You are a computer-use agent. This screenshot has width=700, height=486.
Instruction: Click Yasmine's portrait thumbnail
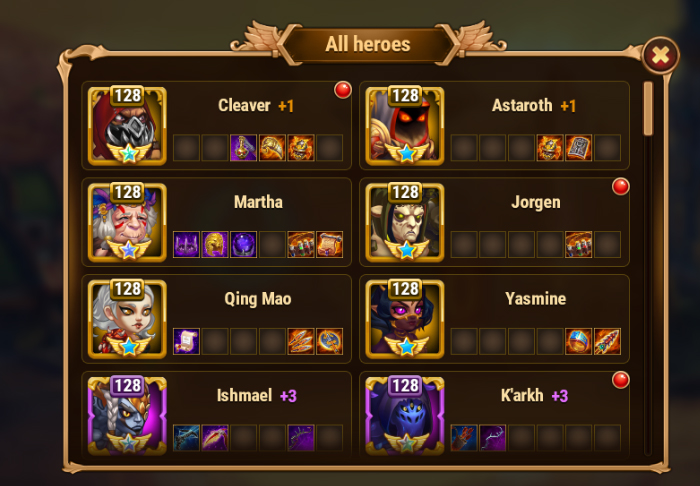click(x=404, y=319)
